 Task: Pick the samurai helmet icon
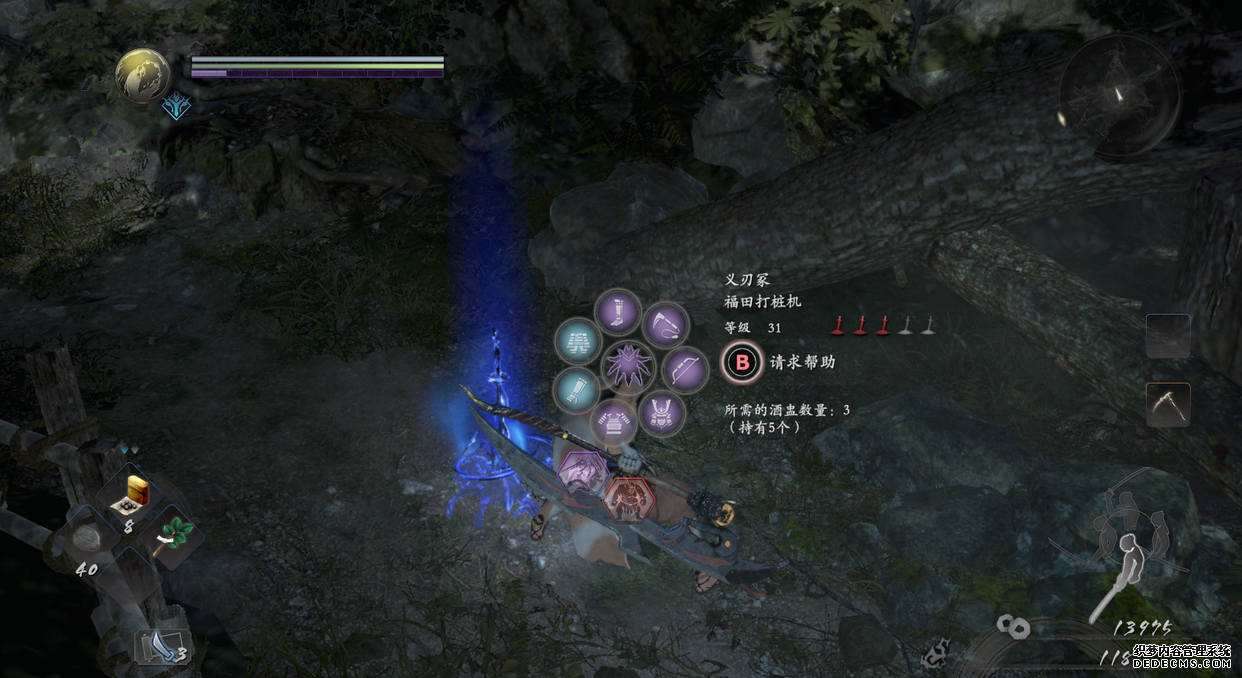pos(661,412)
